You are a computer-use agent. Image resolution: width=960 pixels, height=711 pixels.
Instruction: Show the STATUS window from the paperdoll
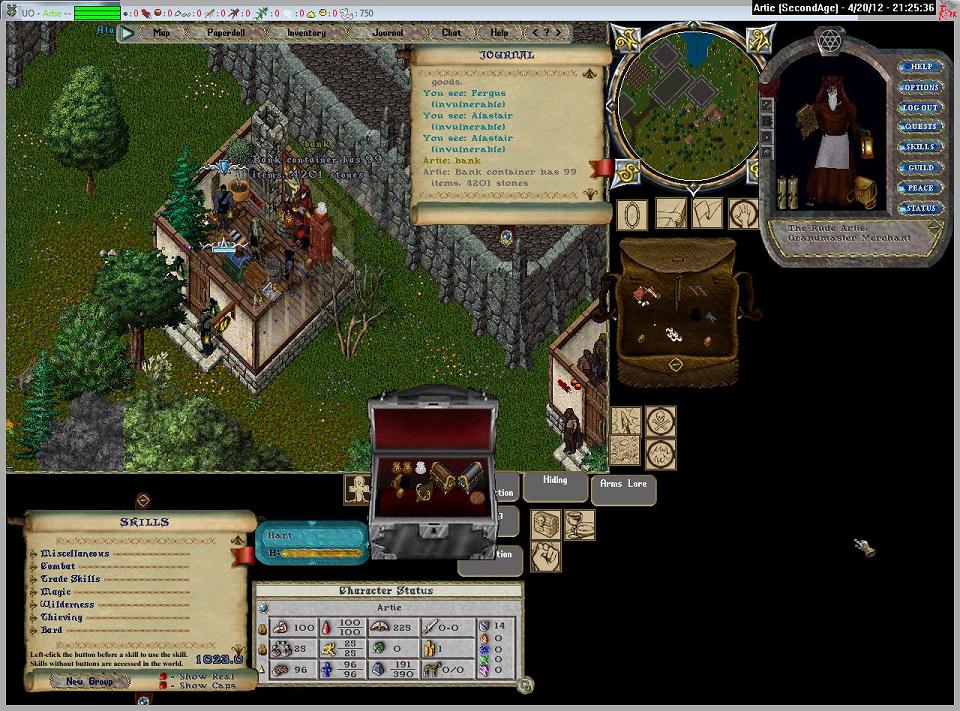920,209
